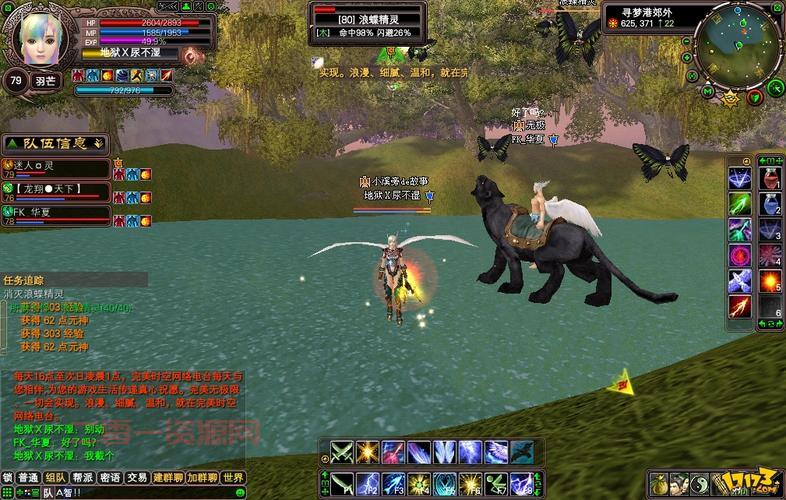Click the 建群聊 create group chat button

166,478
